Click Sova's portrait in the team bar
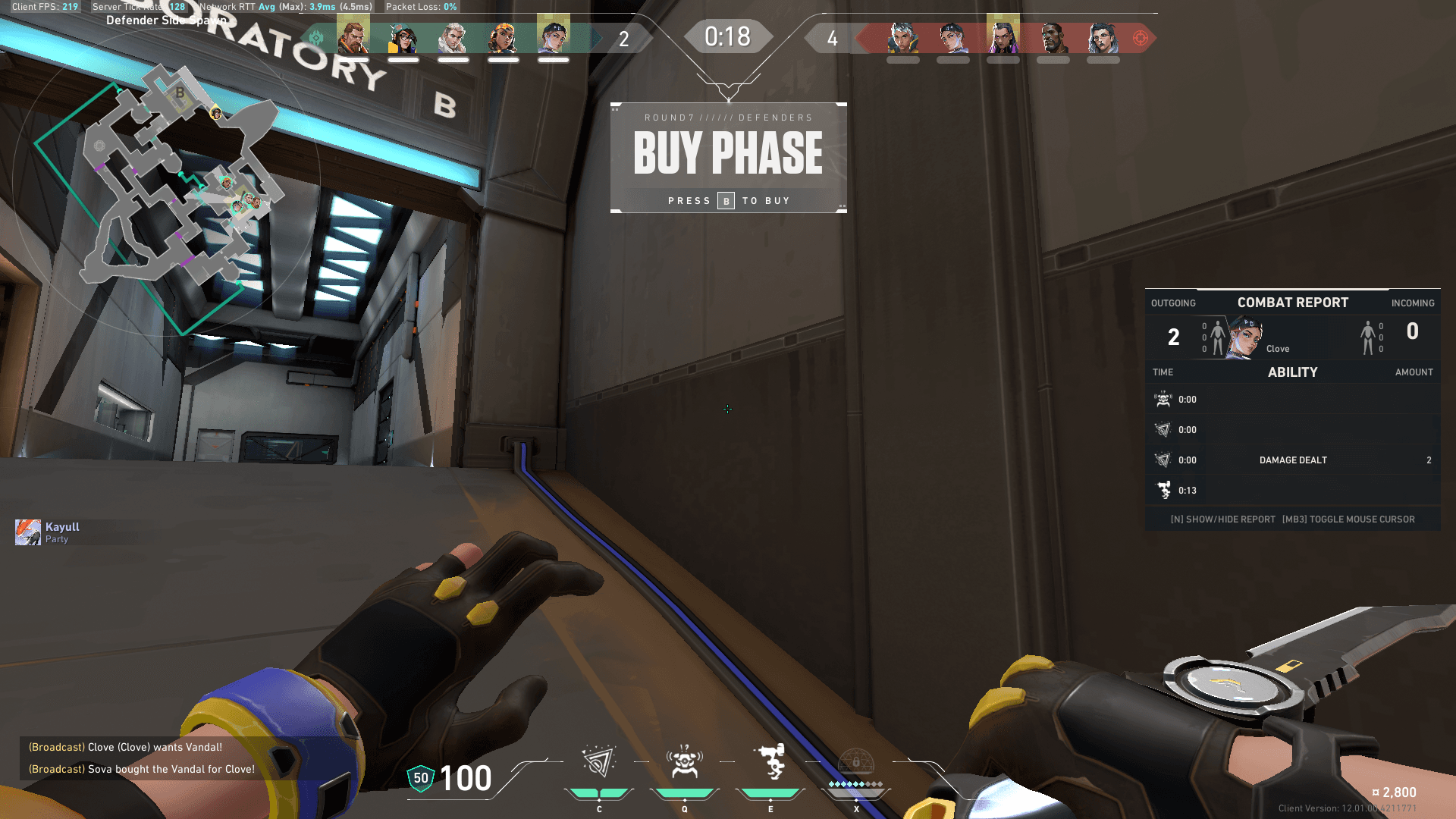The image size is (1456, 819). point(453,38)
